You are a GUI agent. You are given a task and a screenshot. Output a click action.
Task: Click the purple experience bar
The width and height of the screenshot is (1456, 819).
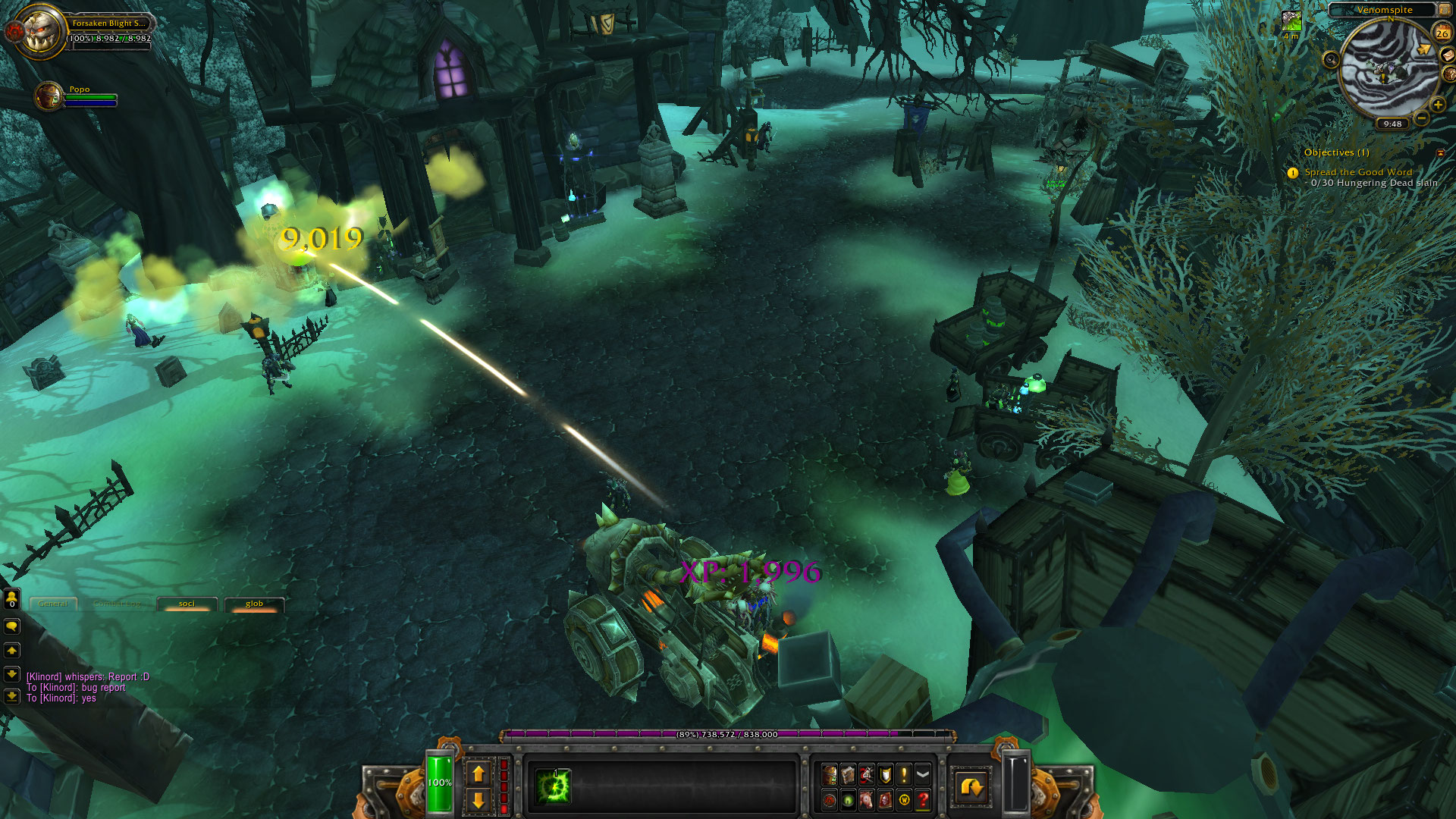click(x=724, y=735)
